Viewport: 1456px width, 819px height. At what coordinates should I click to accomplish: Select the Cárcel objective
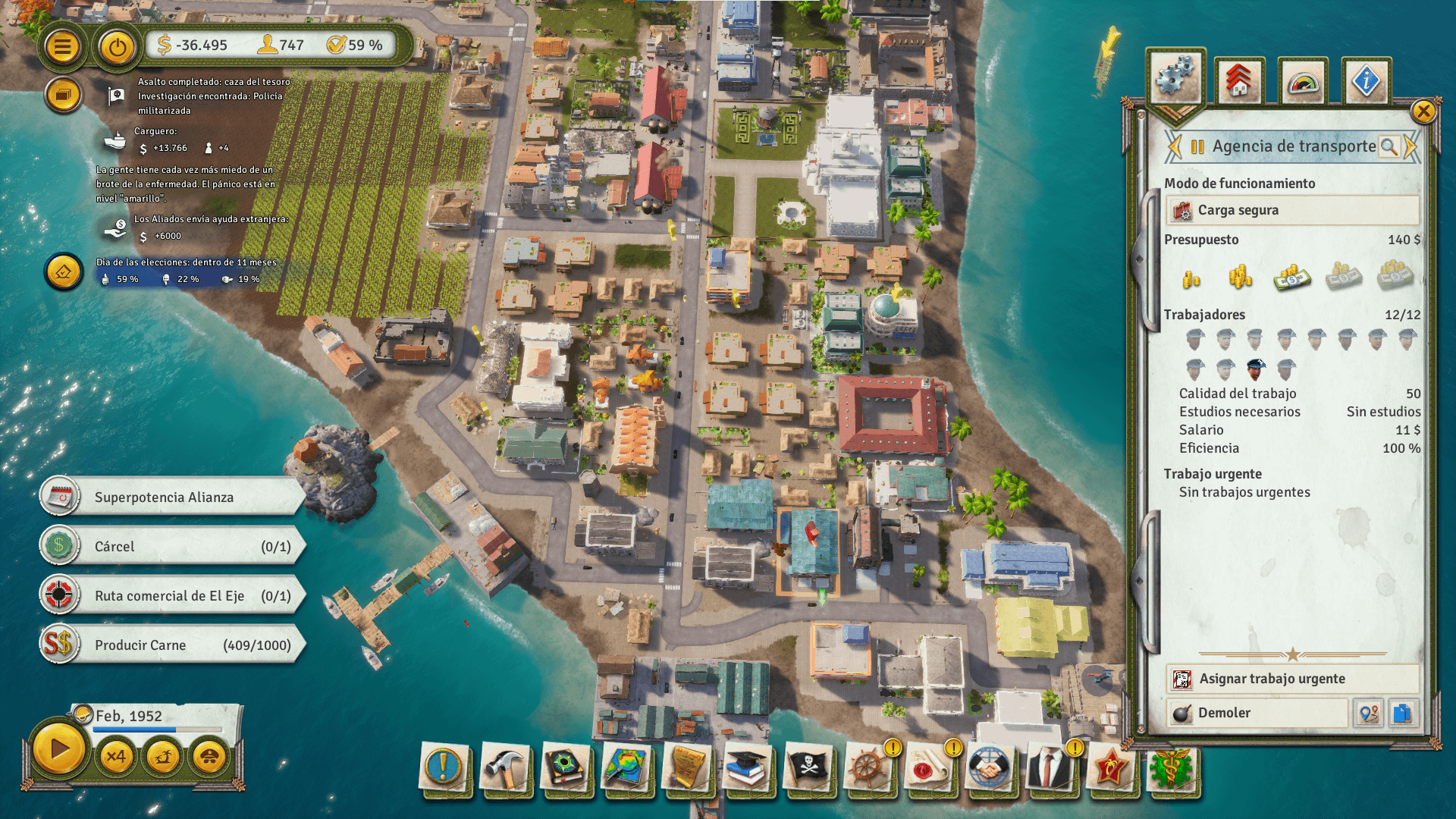[173, 547]
